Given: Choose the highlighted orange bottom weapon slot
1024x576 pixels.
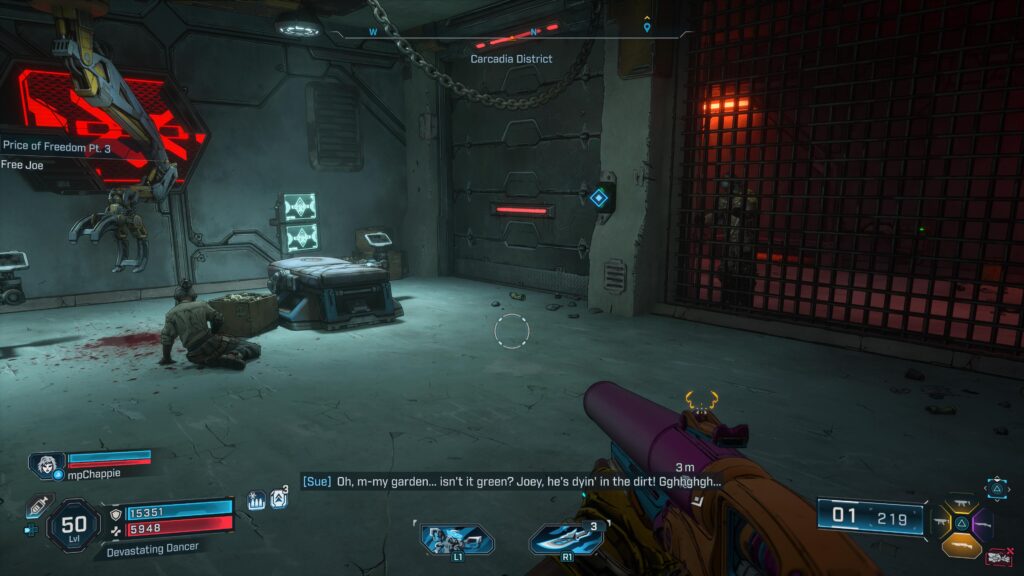Looking at the screenshot, I should tap(961, 544).
